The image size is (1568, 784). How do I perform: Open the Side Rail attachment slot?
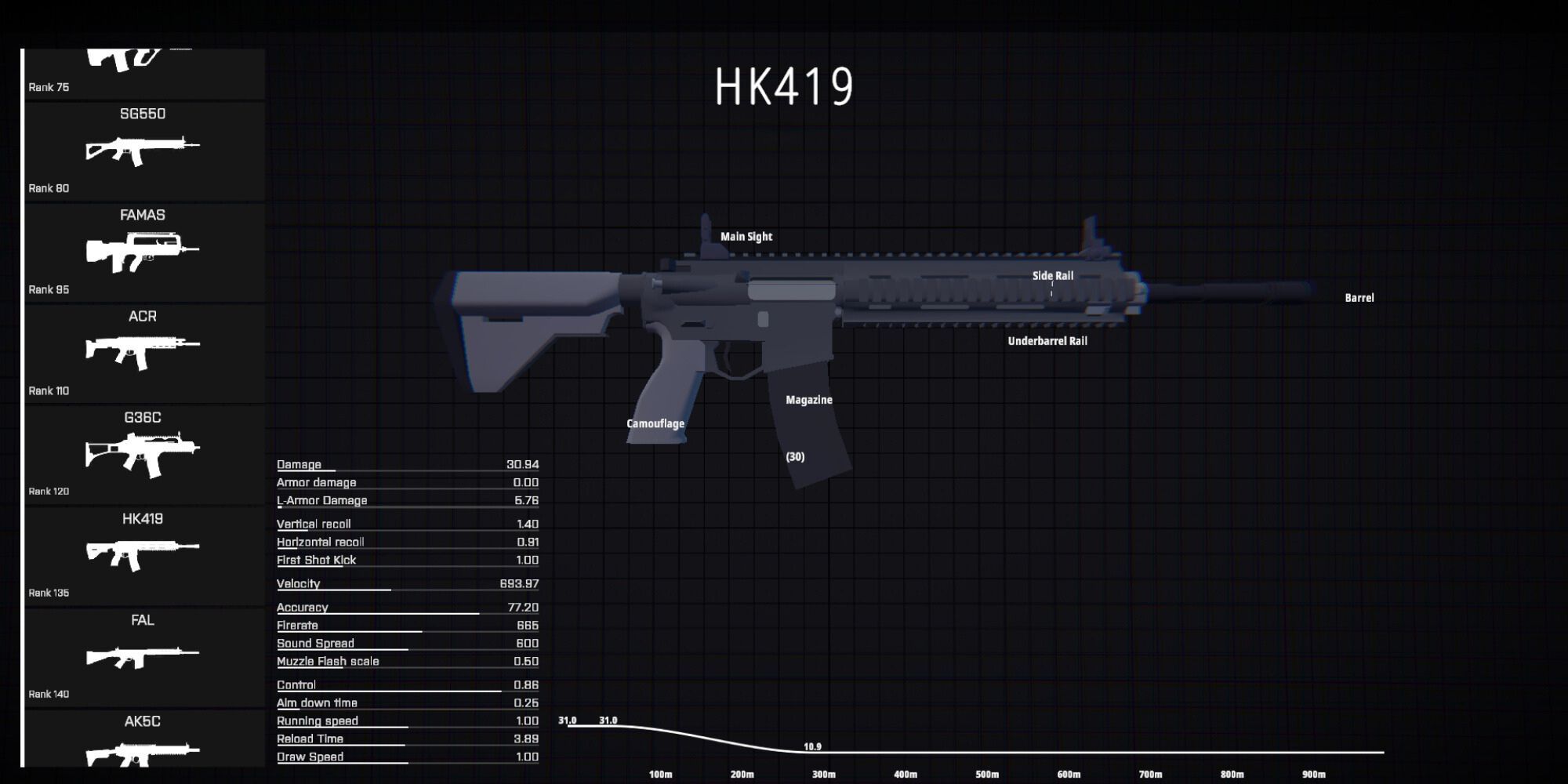(1052, 275)
